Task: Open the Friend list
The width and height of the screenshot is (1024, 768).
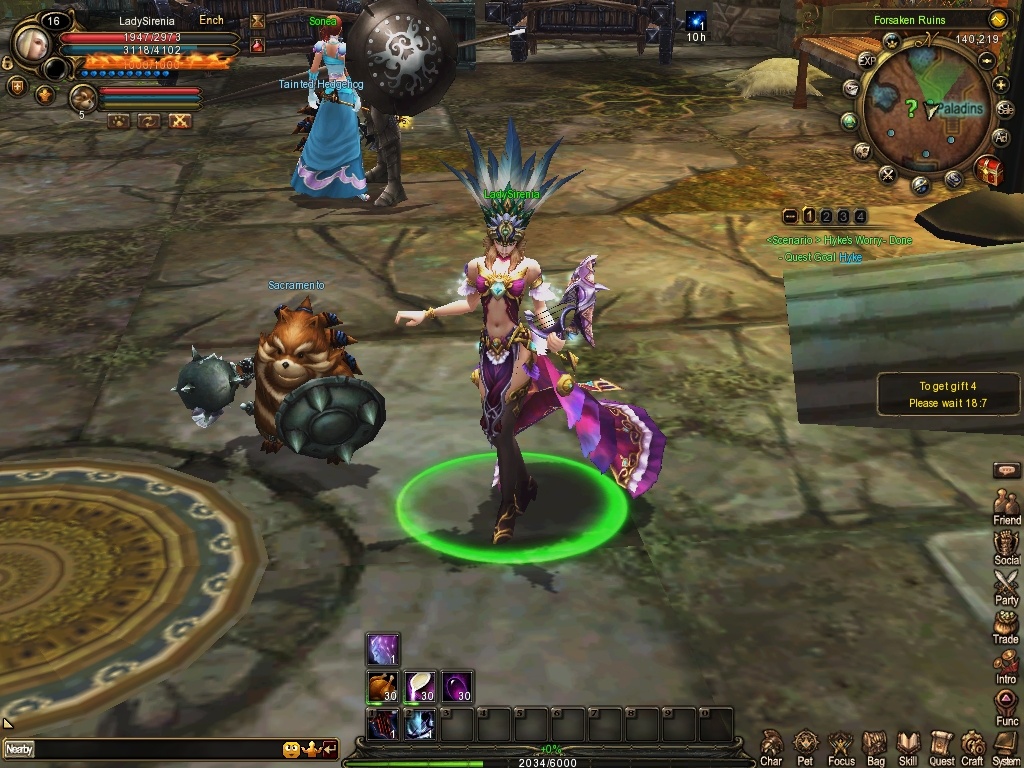Action: [x=1006, y=503]
